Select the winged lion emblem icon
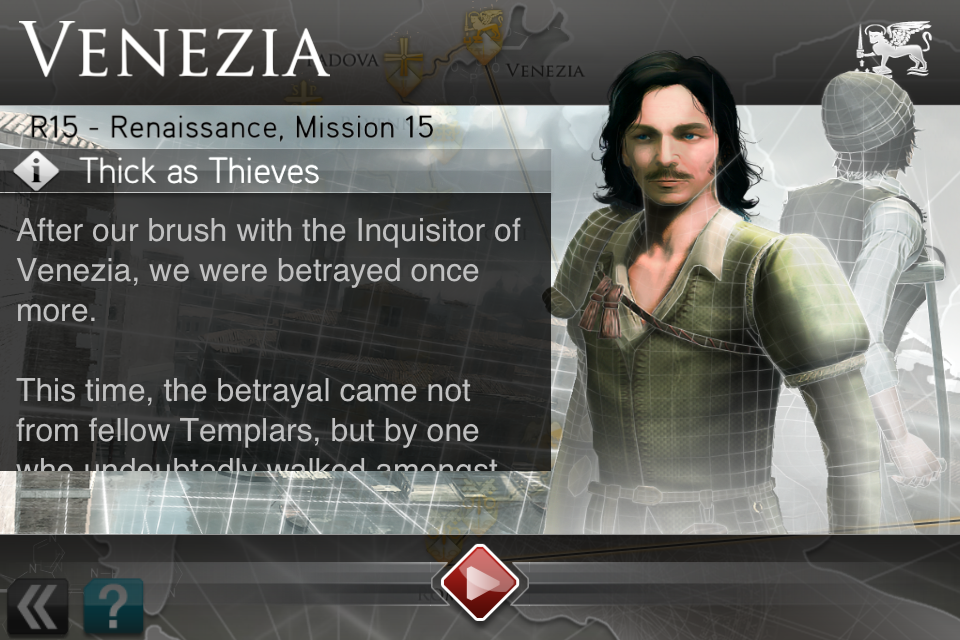The image size is (960, 640). click(x=893, y=48)
